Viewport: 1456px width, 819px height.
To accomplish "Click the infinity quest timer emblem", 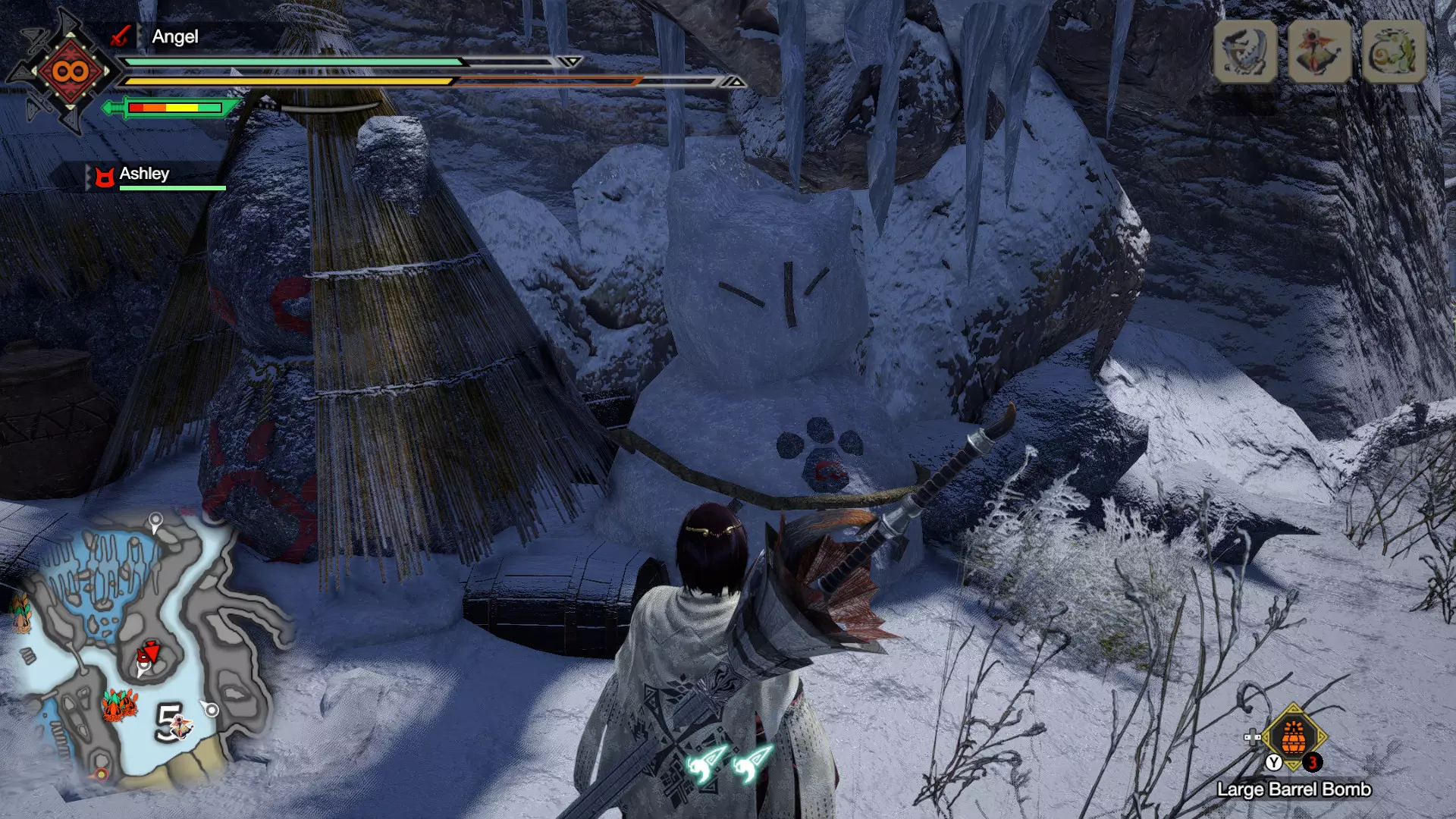I will pyautogui.click(x=70, y=72).
